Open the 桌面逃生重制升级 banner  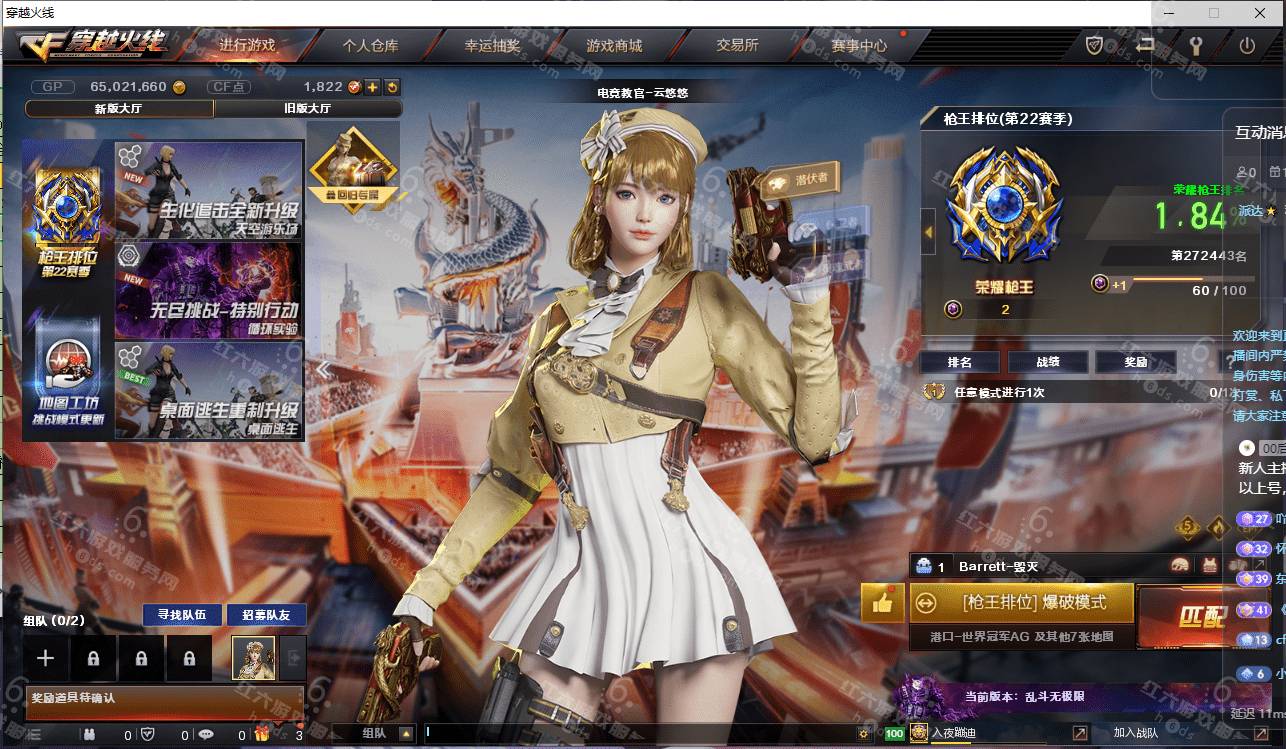(x=209, y=390)
